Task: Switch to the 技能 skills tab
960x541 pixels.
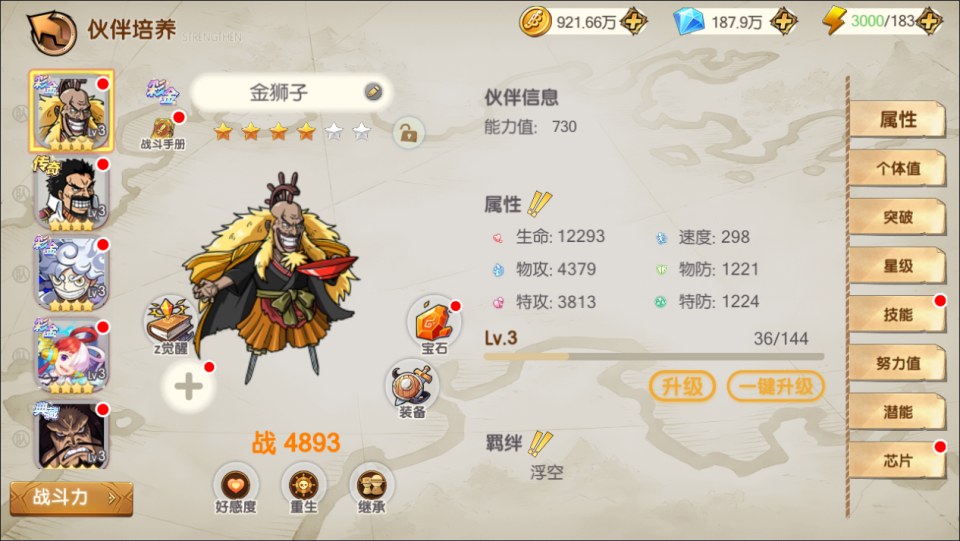Action: click(x=897, y=314)
